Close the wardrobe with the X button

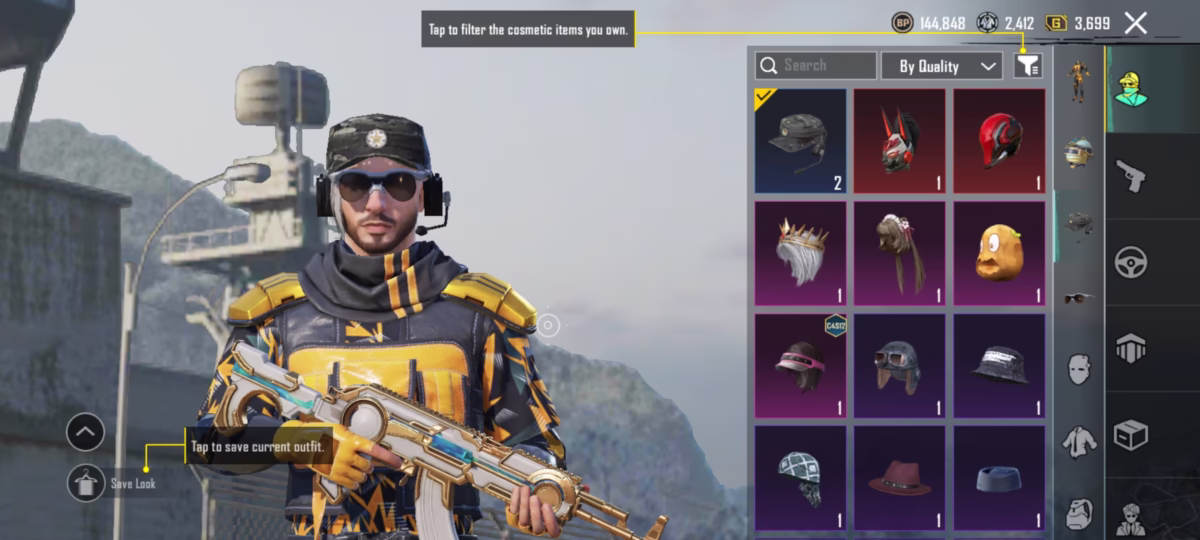click(1135, 23)
